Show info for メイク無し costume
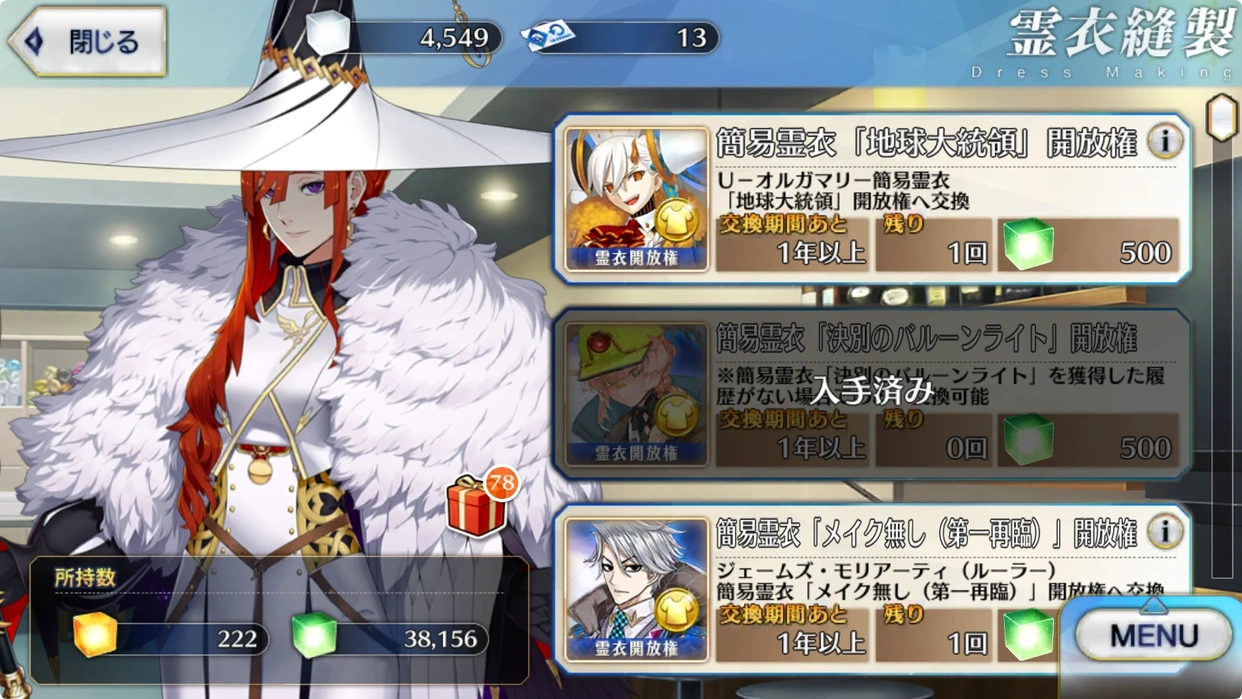The image size is (1242, 699). [1165, 532]
